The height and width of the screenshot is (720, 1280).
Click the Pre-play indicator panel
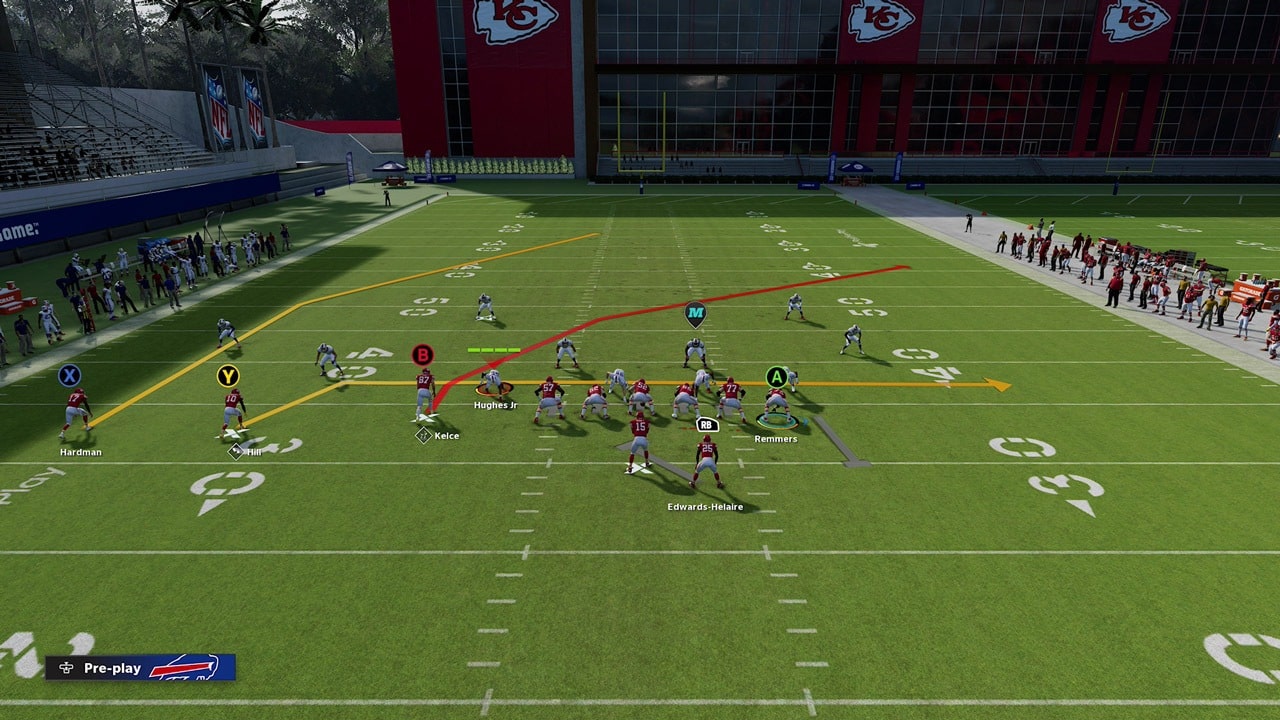click(x=140, y=667)
